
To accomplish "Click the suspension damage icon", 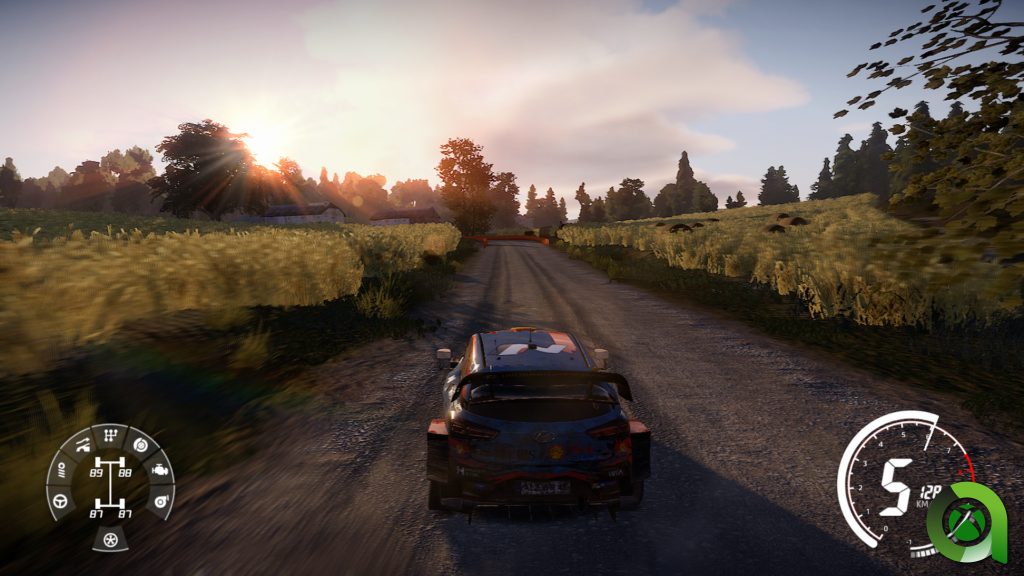I will (x=81, y=445).
